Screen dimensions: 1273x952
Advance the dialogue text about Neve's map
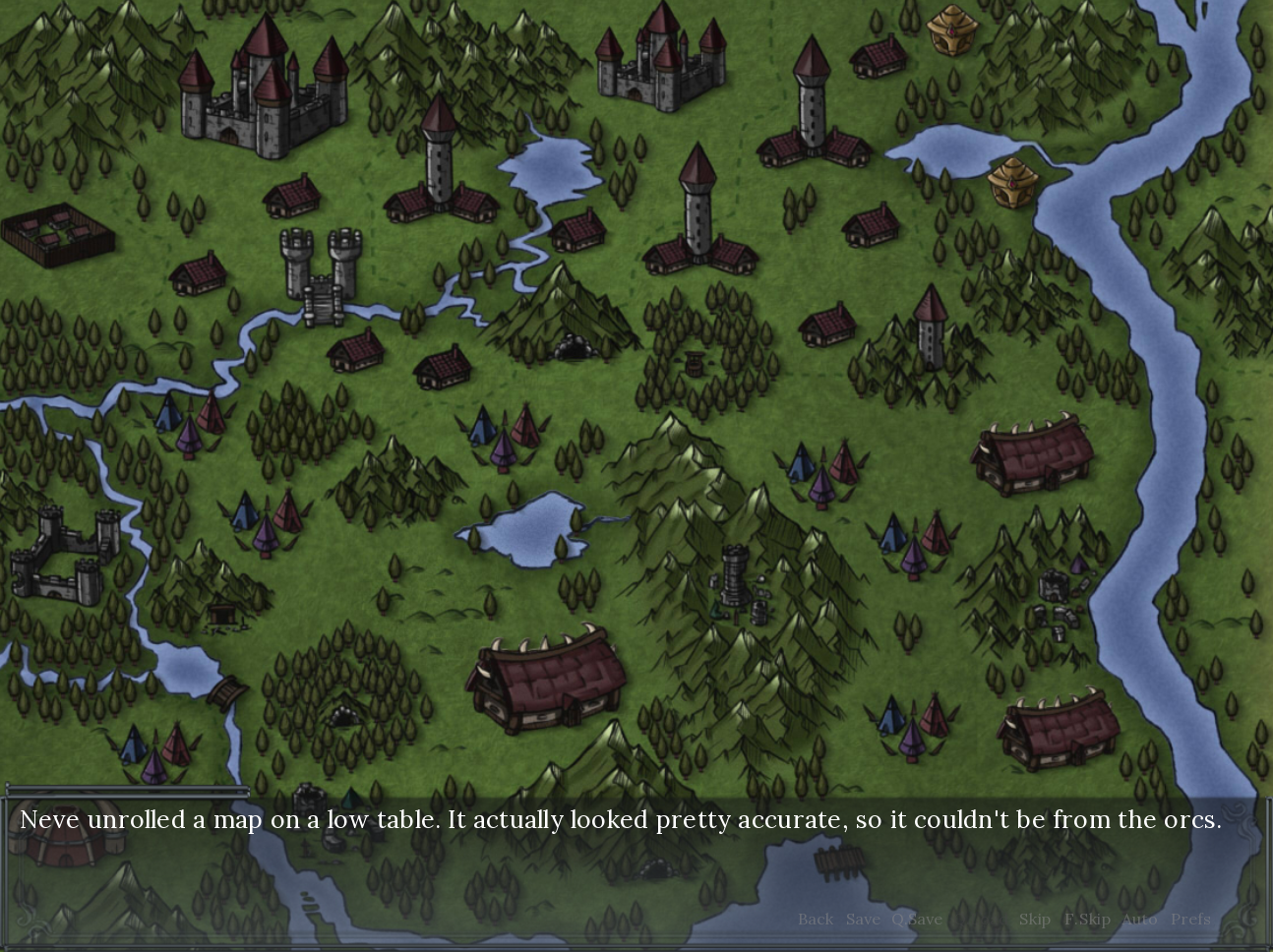(x=620, y=820)
